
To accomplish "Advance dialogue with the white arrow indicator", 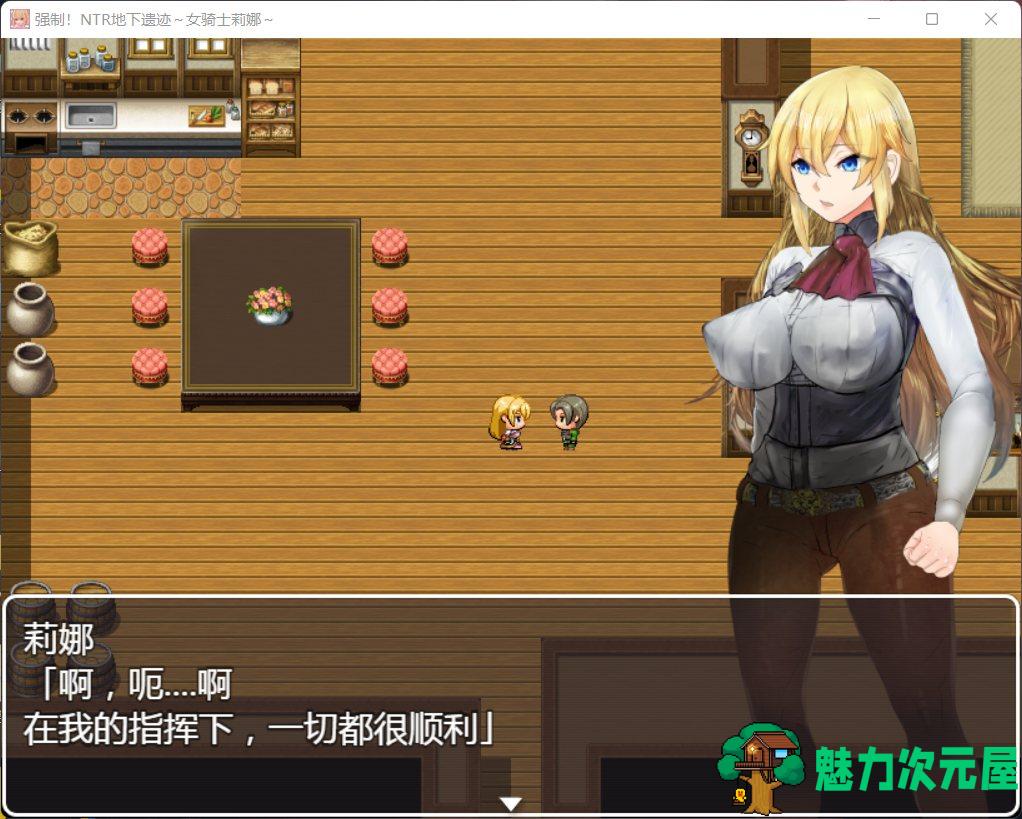I will point(511,803).
